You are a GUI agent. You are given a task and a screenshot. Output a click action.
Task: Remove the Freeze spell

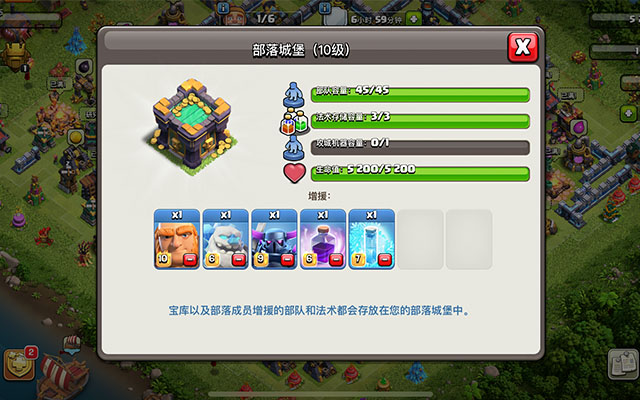385,260
